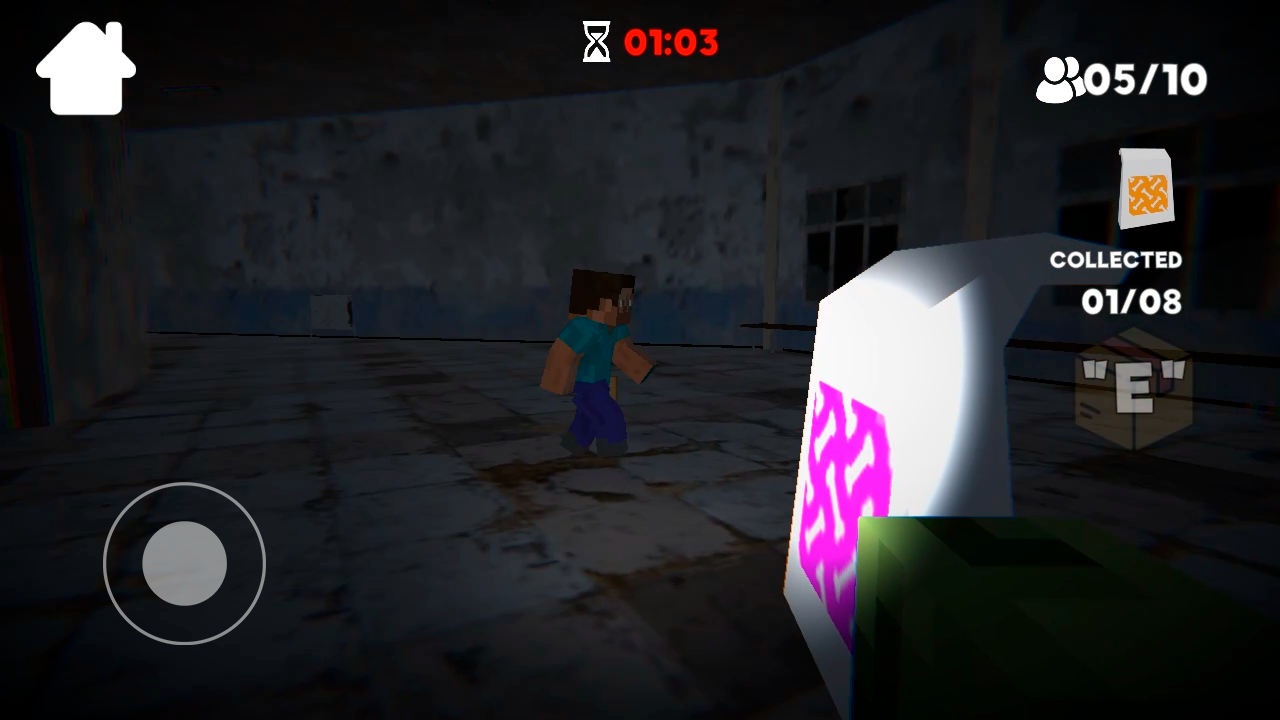The width and height of the screenshot is (1280, 720).
Task: Click the cardboard box interact icon
Action: (1133, 390)
